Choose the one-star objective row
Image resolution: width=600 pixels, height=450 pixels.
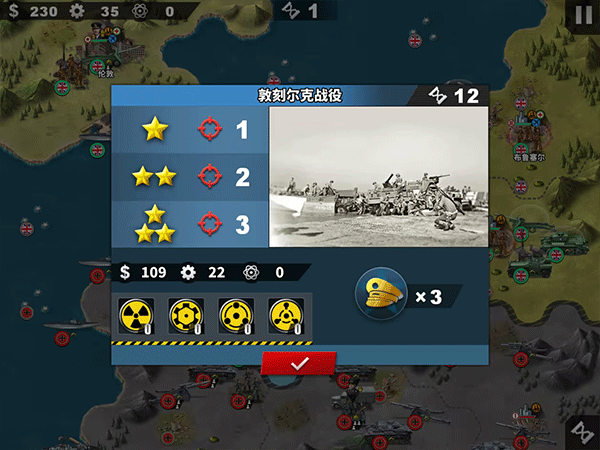[x=190, y=129]
